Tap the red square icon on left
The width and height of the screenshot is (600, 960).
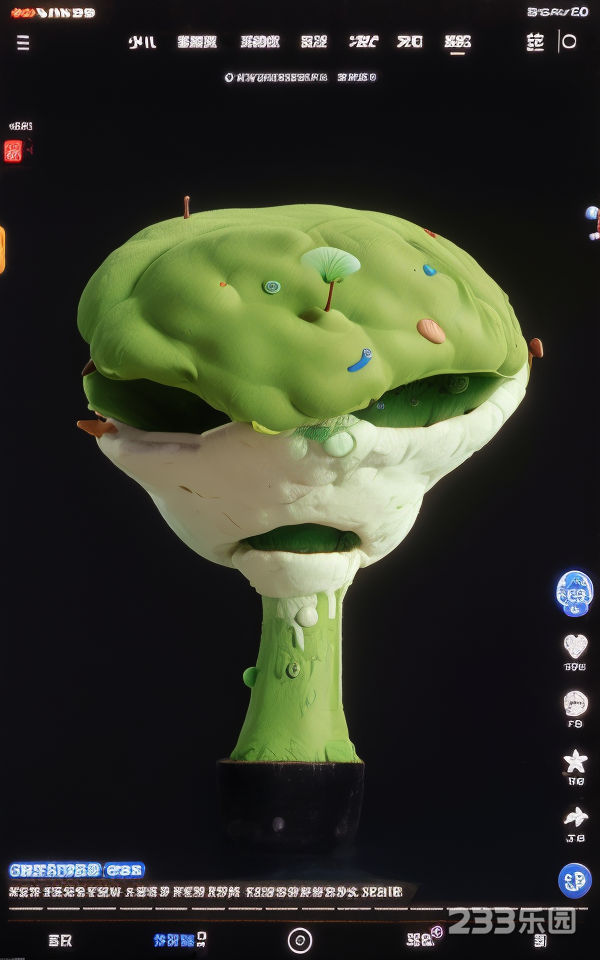tap(13, 151)
